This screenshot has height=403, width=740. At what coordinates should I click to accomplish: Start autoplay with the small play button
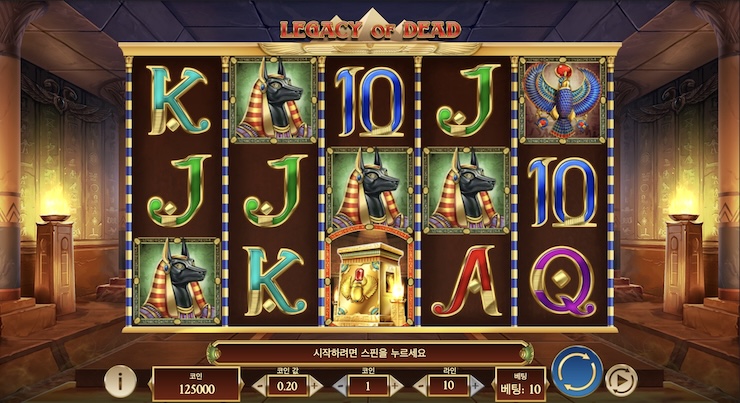click(x=622, y=379)
